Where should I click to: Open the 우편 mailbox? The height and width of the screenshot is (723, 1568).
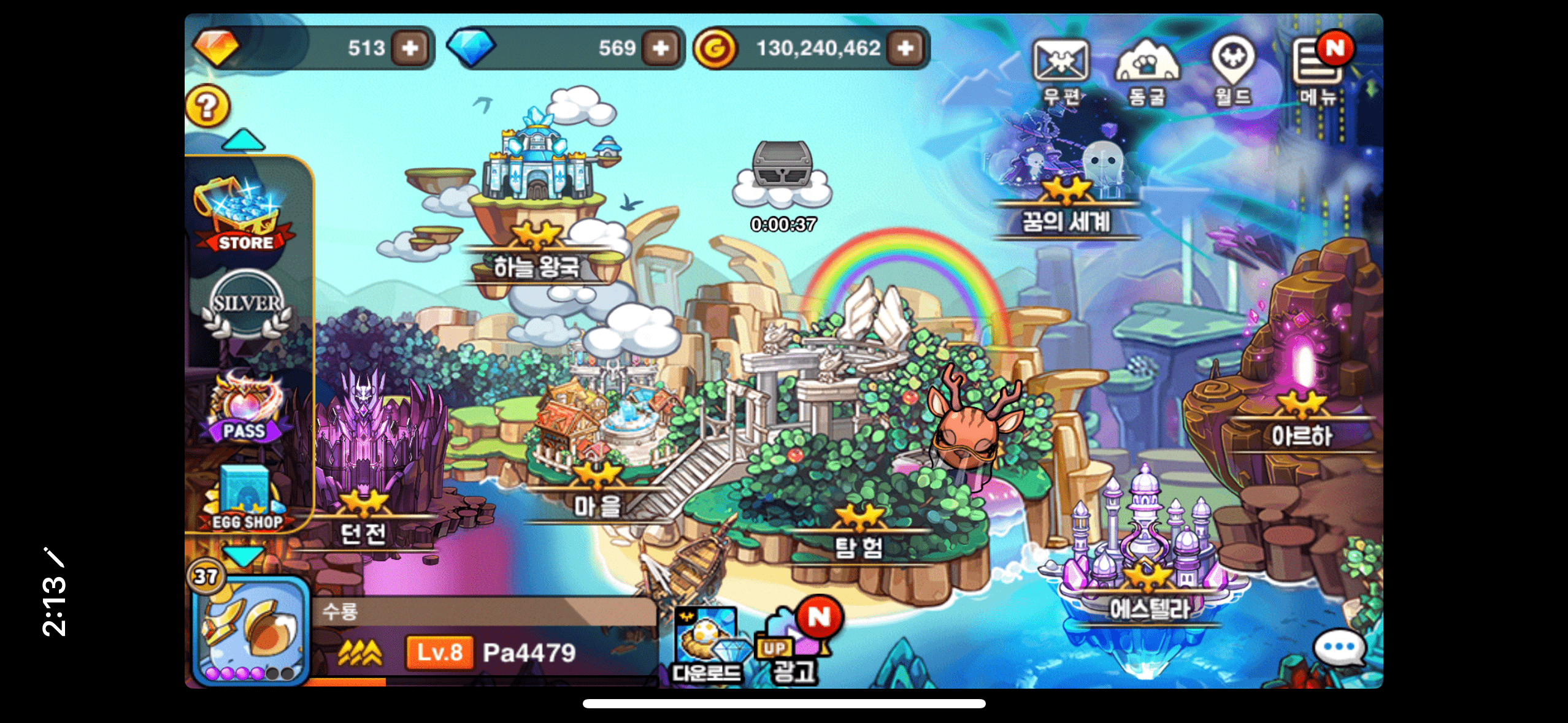click(1061, 70)
